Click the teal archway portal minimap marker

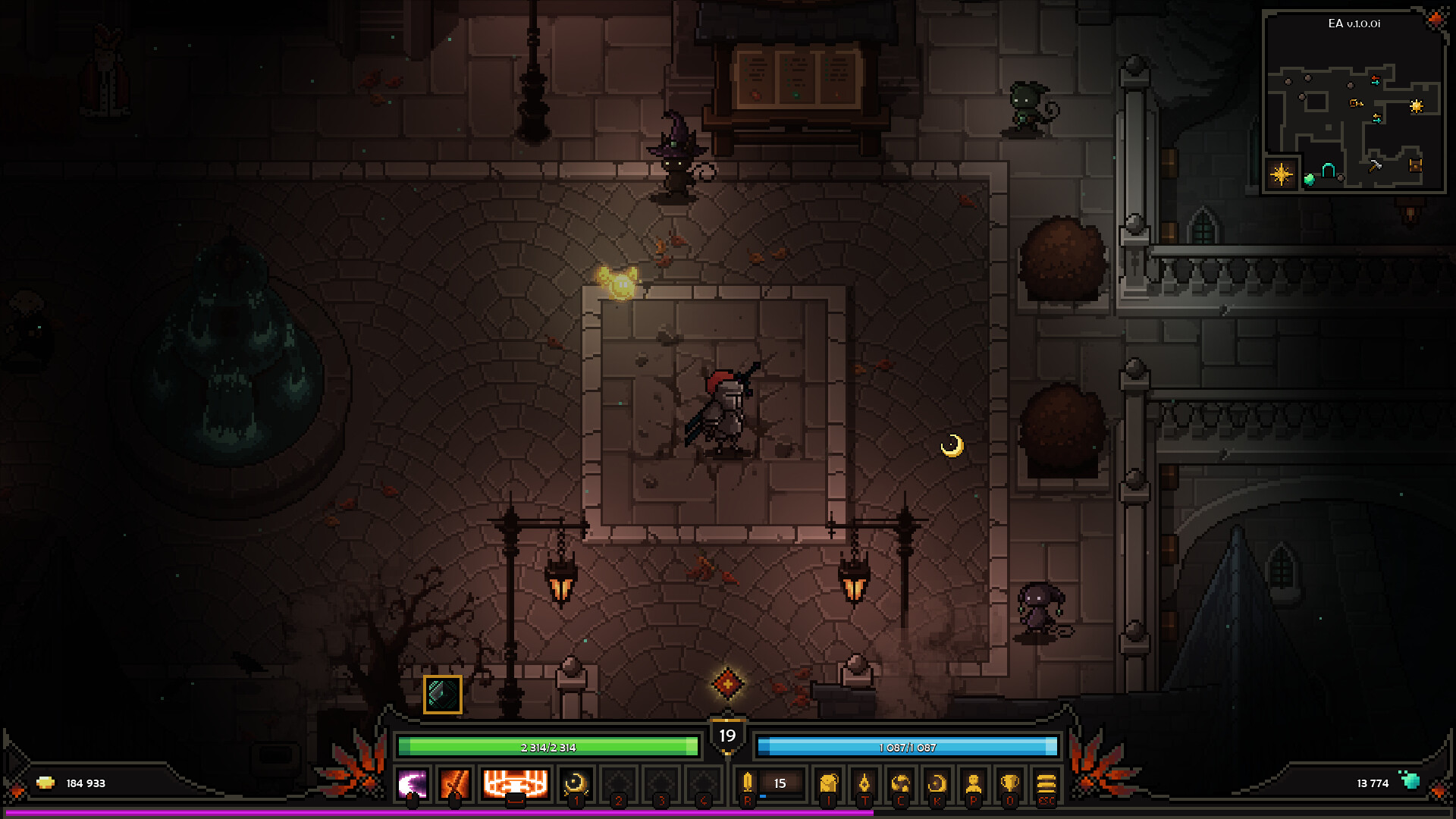(x=1329, y=171)
